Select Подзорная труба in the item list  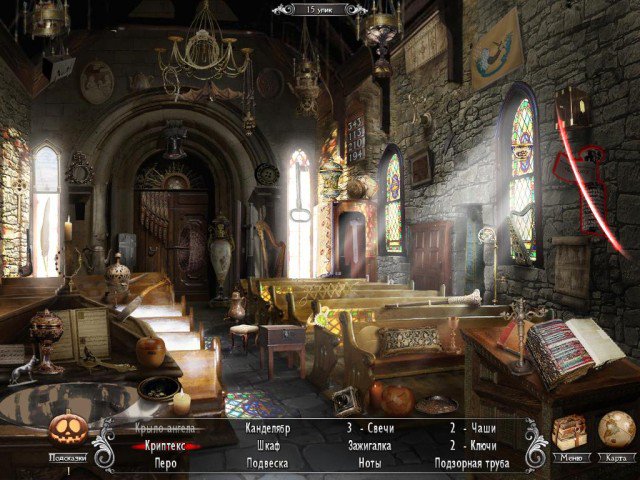pos(472,463)
